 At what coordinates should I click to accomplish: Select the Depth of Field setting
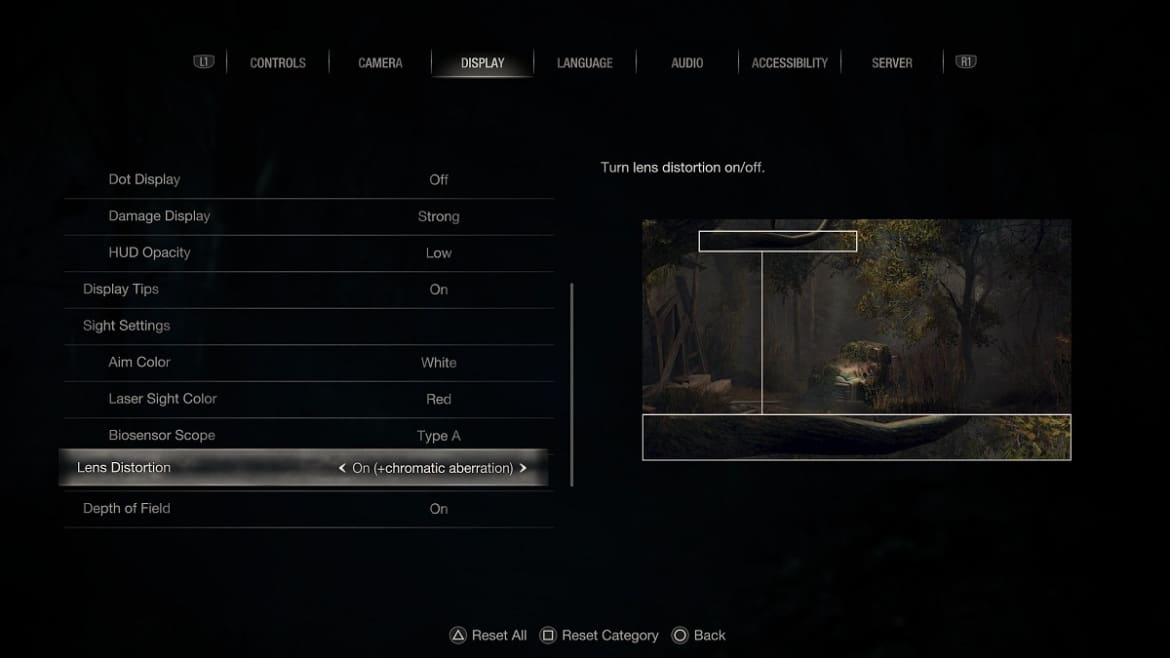click(x=308, y=508)
